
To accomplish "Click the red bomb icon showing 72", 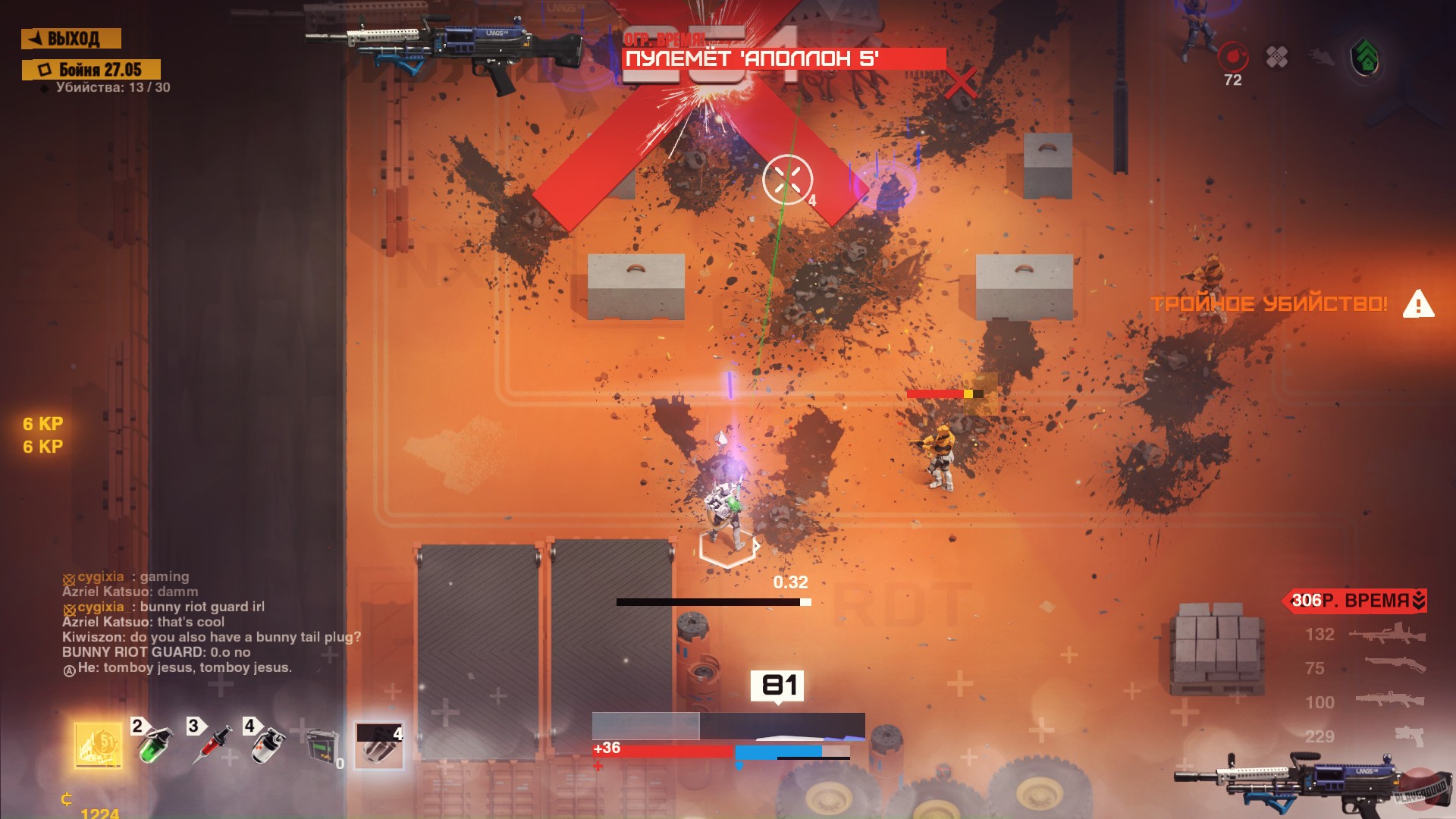I will pos(1232,55).
